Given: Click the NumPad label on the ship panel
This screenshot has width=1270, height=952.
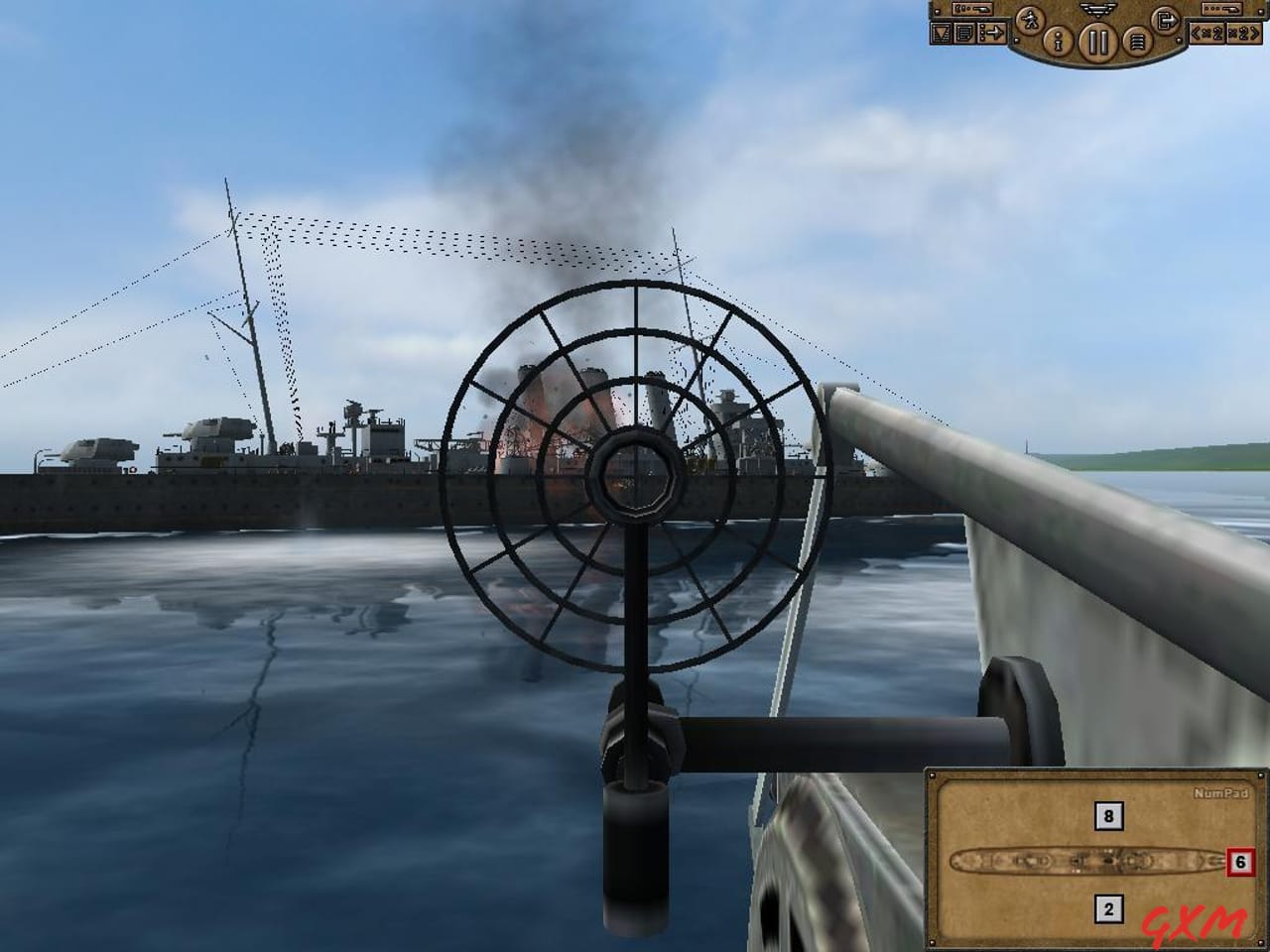Looking at the screenshot, I should (1221, 793).
